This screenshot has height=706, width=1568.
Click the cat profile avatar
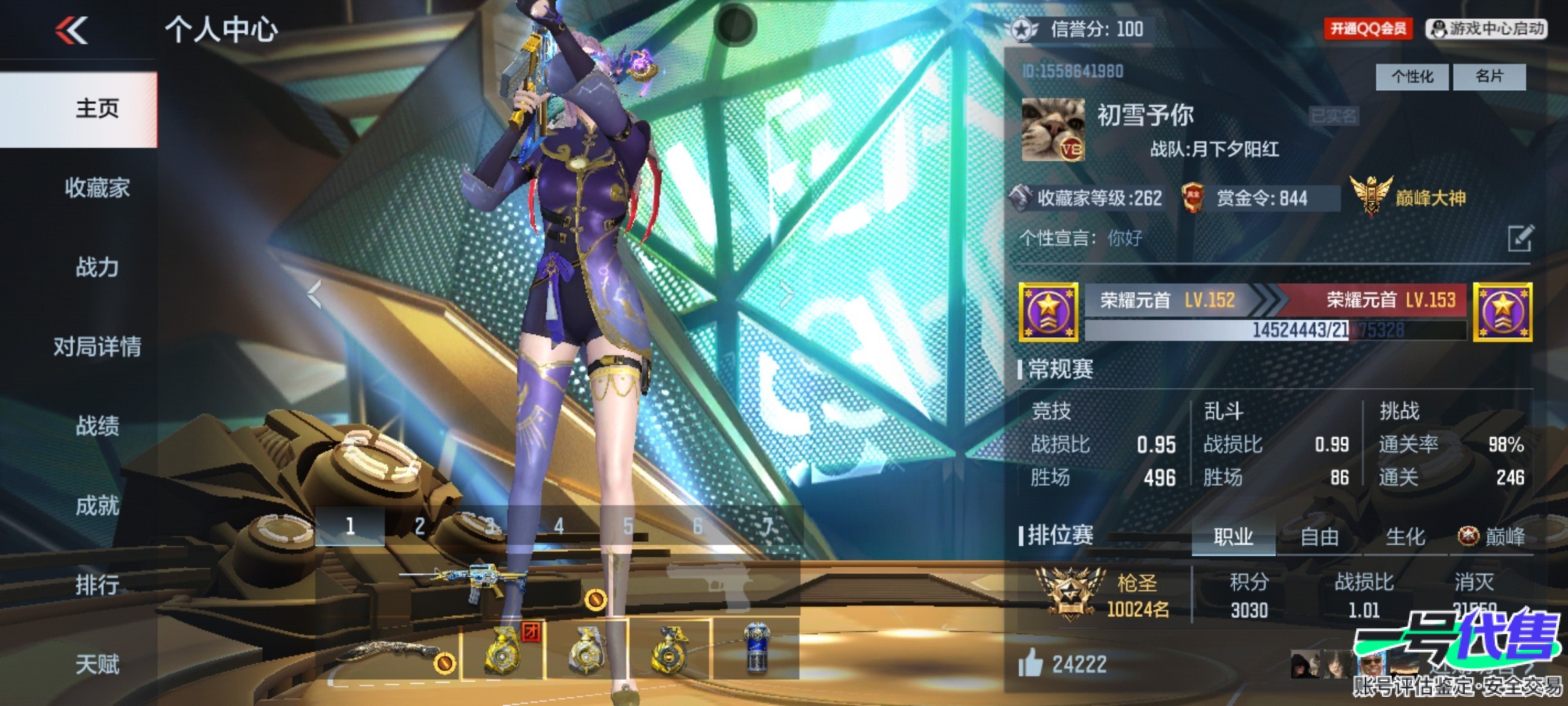tap(1053, 130)
